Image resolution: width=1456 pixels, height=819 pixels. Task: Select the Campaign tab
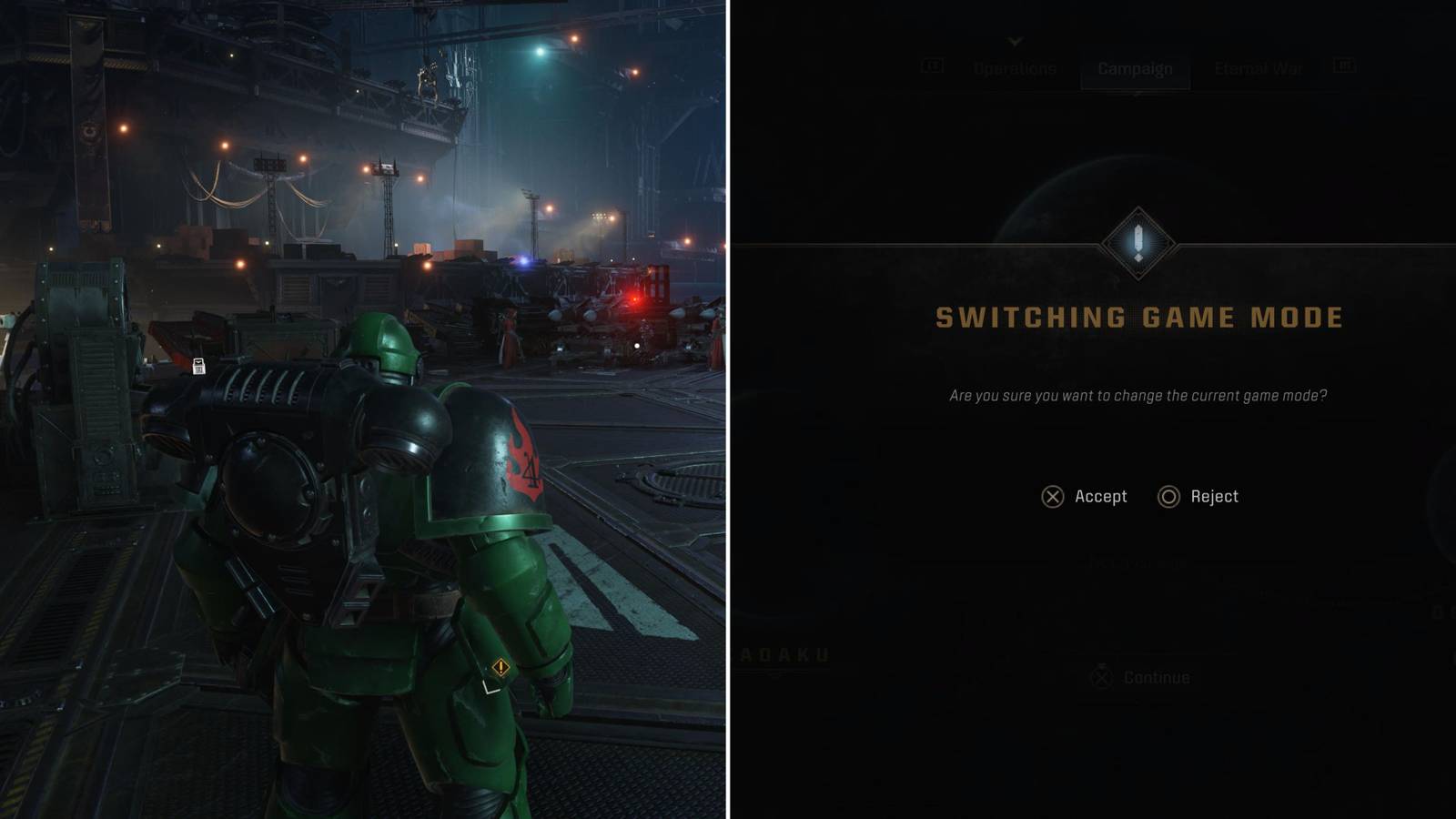1136,68
